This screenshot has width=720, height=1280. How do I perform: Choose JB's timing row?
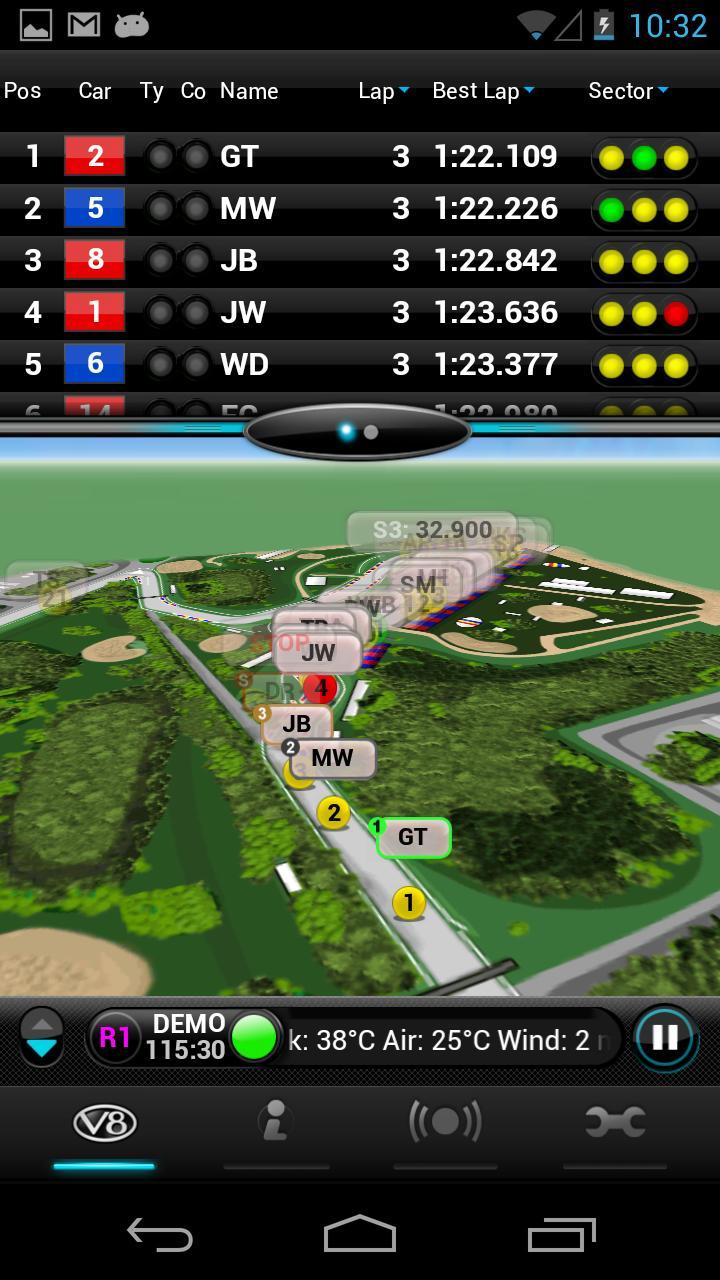click(x=360, y=261)
